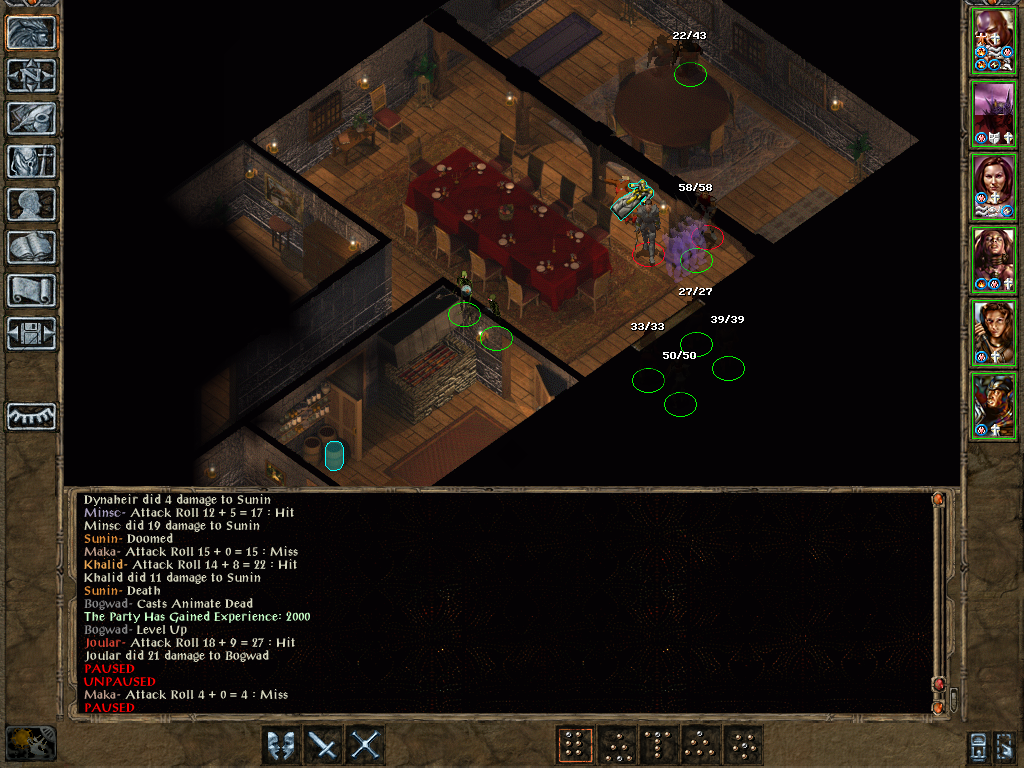Open the mage spellbook button

click(32, 247)
